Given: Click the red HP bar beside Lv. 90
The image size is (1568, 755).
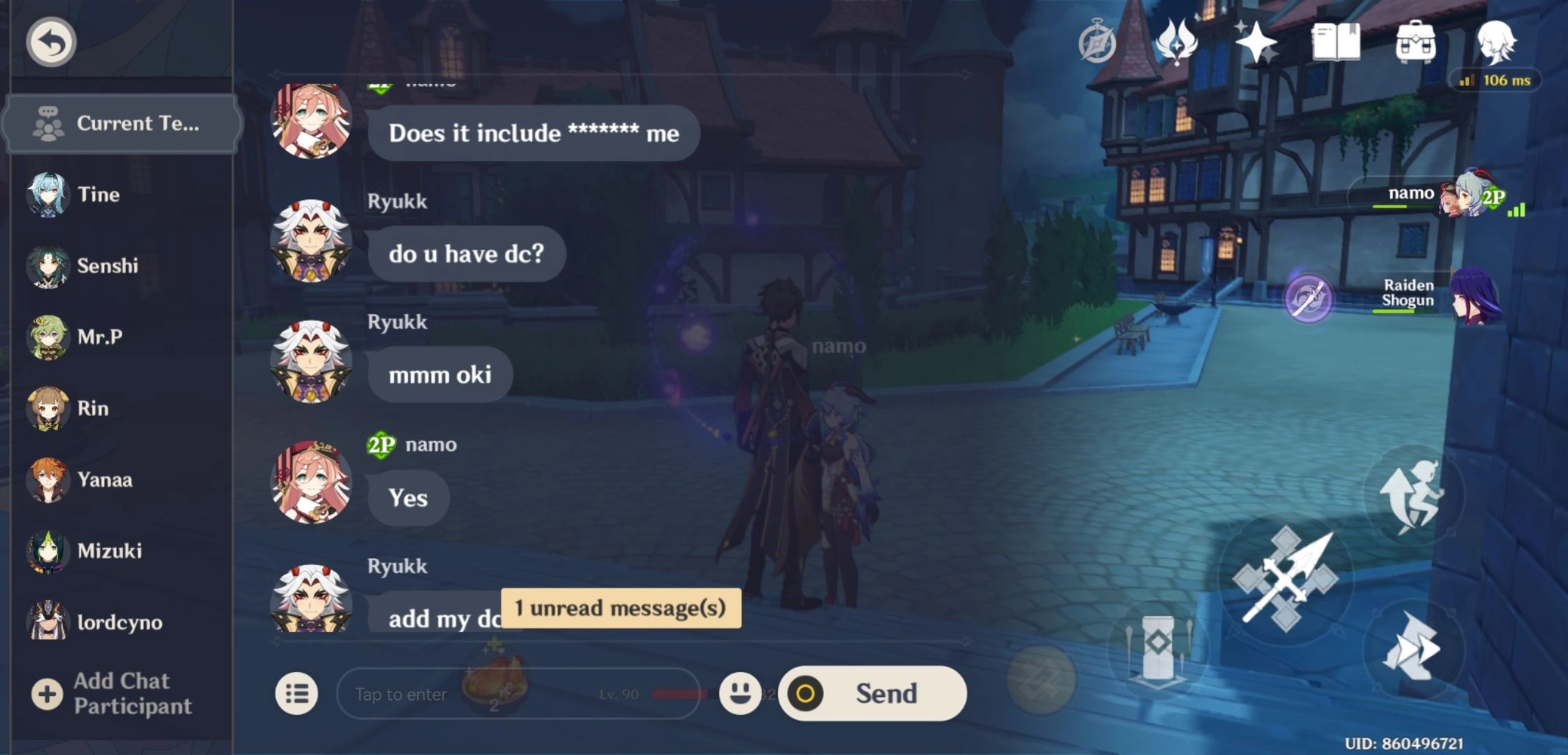Looking at the screenshot, I should pyautogui.click(x=680, y=693).
